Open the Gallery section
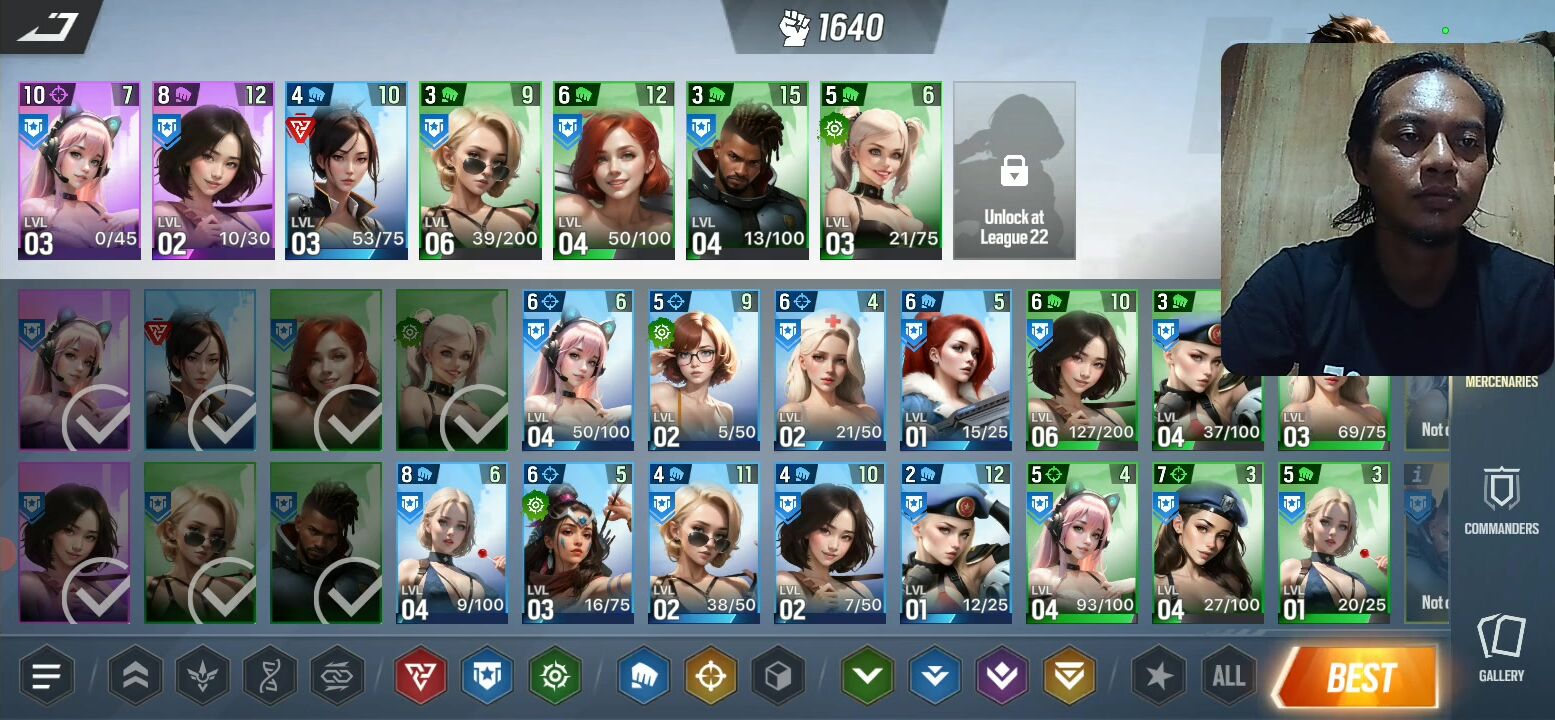 click(x=1501, y=648)
